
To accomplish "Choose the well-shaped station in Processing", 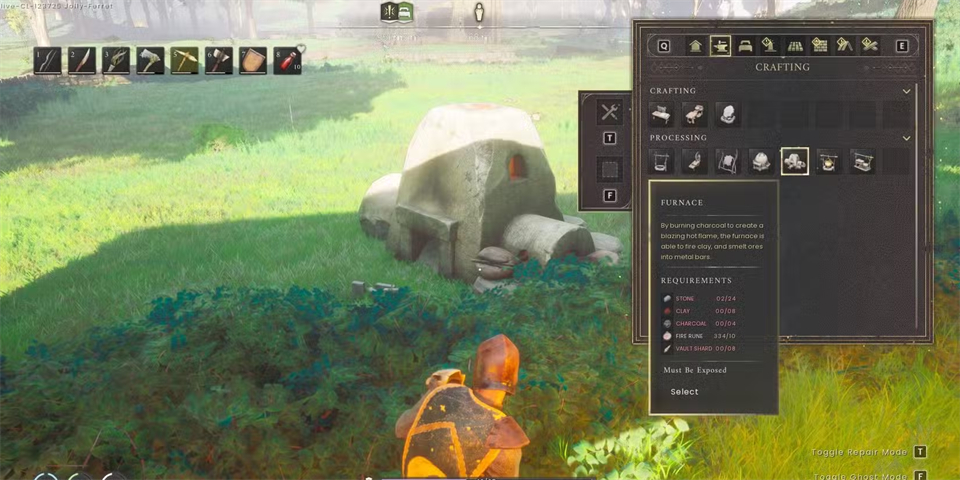I will pyautogui.click(x=661, y=161).
